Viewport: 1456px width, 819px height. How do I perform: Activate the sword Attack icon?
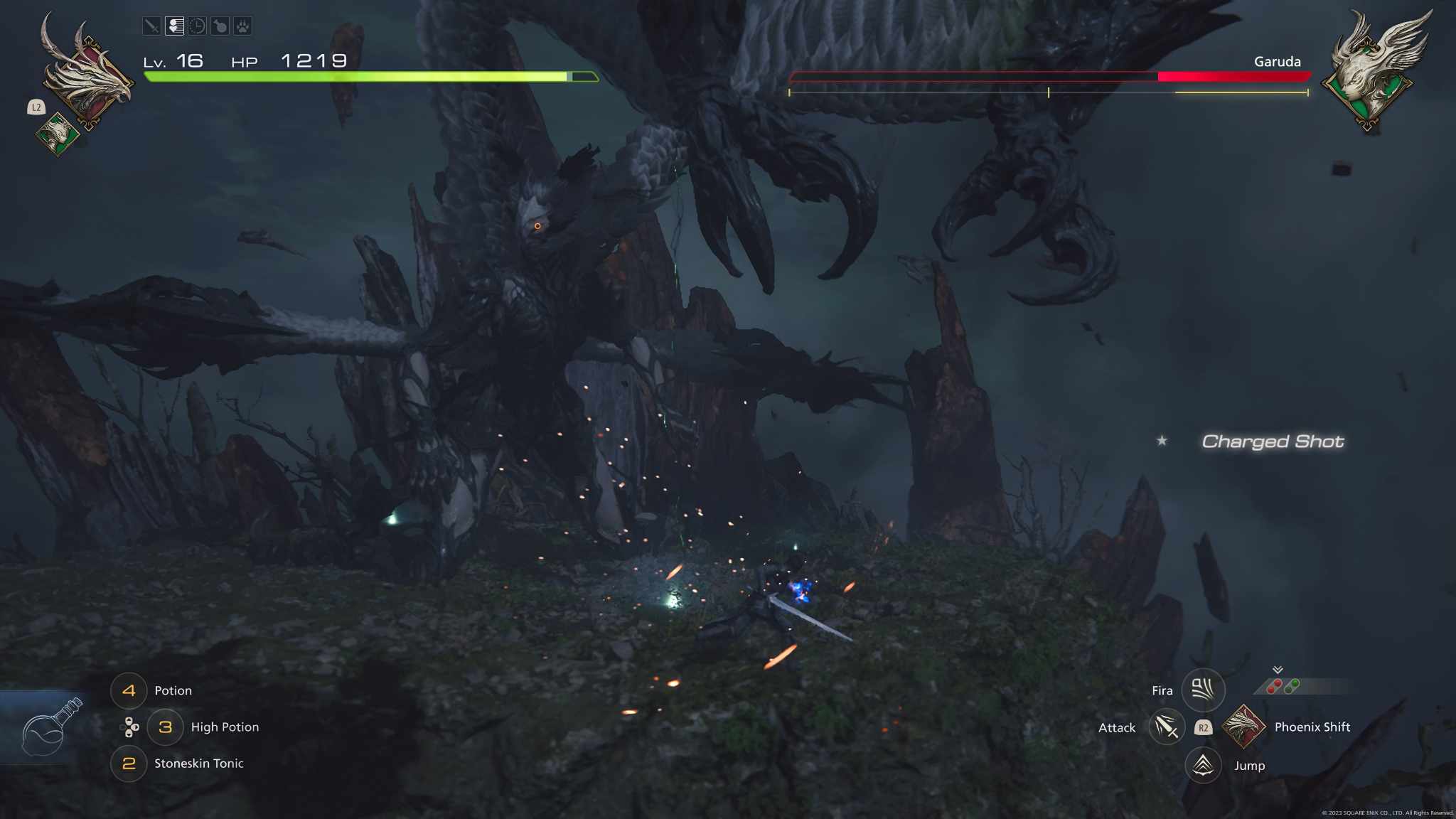1166,727
